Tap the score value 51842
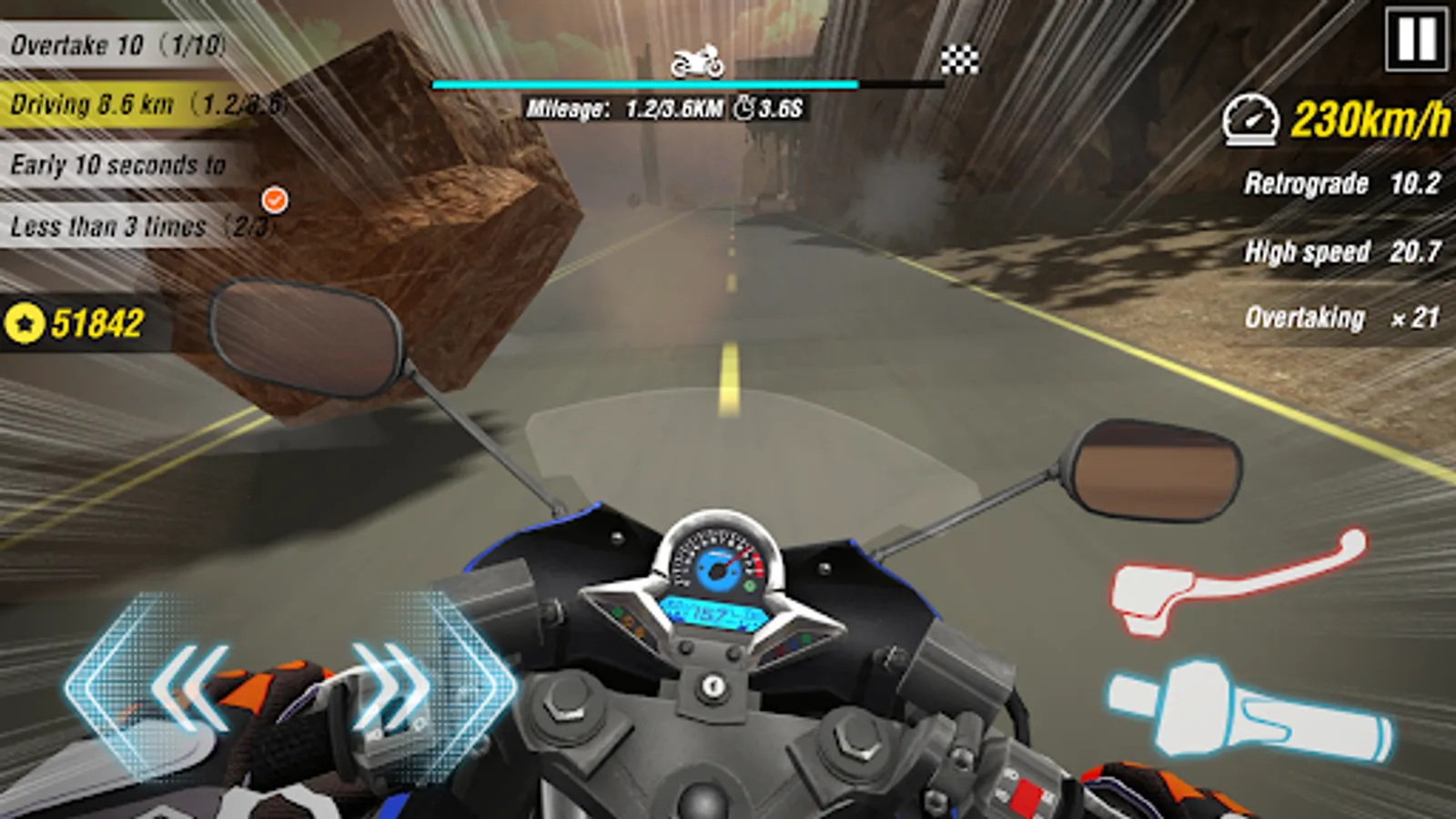This screenshot has width=1456, height=819. 96,319
